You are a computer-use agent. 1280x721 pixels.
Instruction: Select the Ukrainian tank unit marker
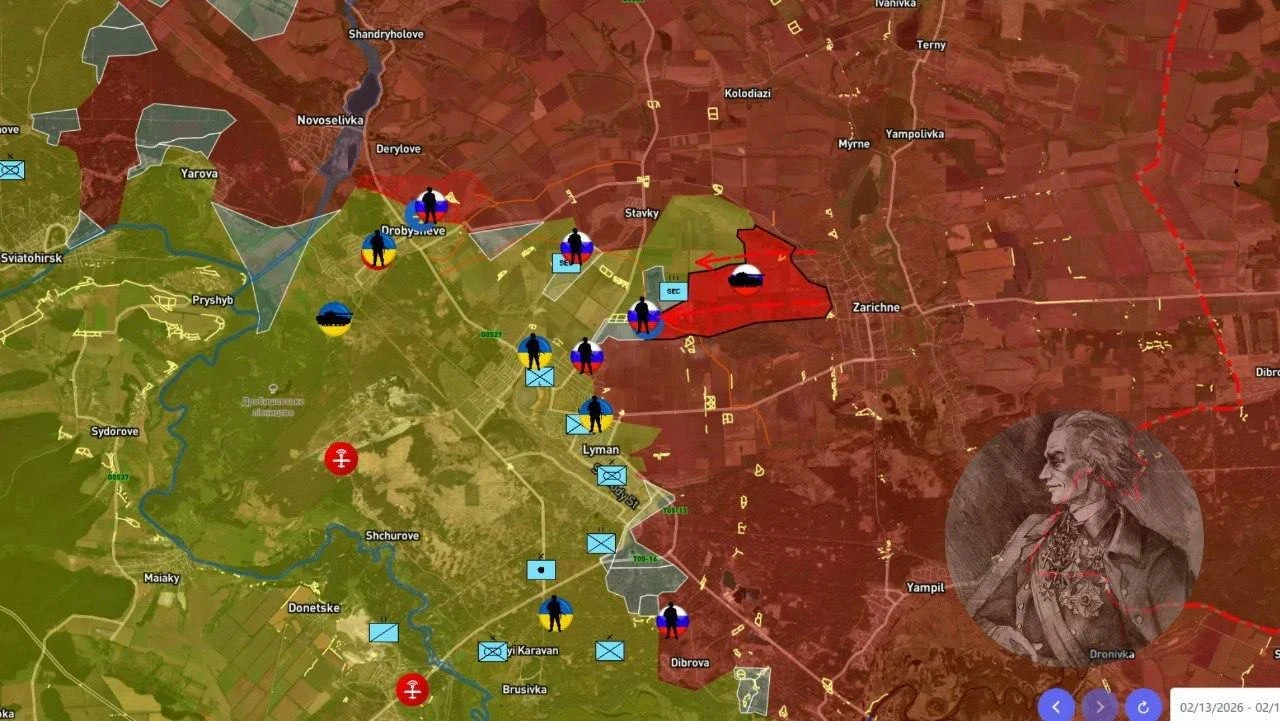[x=334, y=319]
